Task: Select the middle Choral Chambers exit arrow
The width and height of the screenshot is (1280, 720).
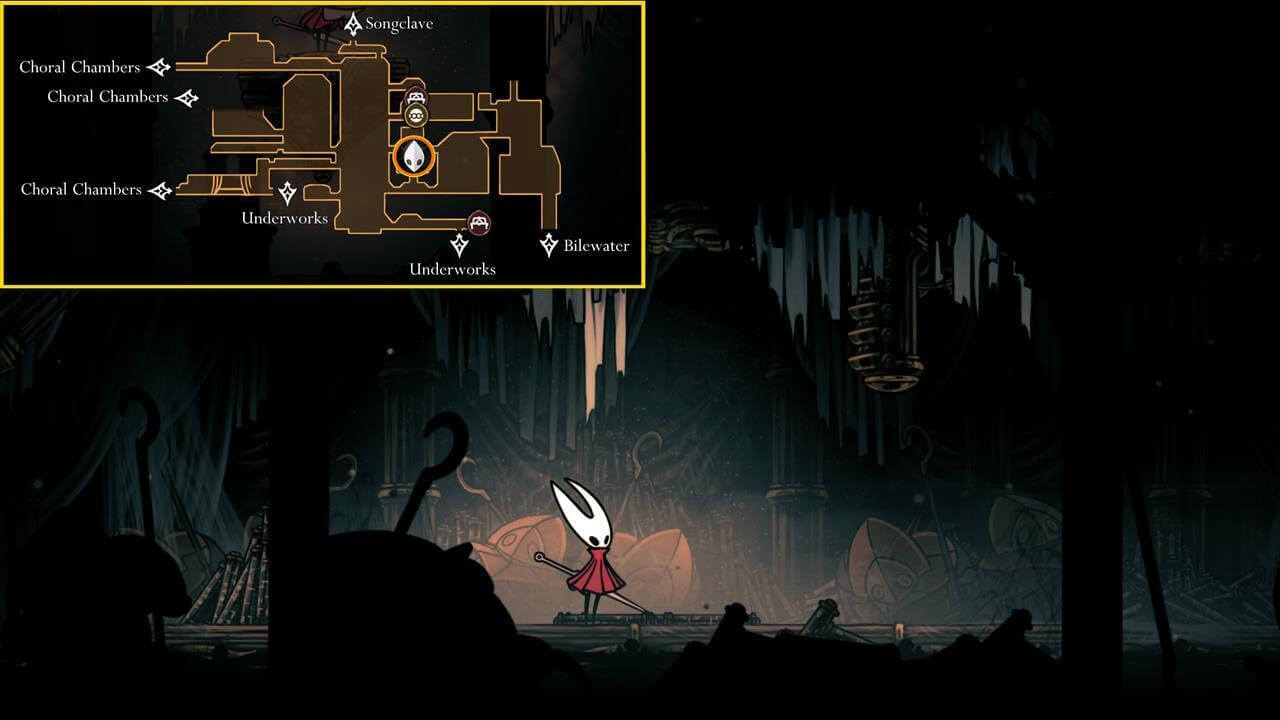Action: (186, 96)
